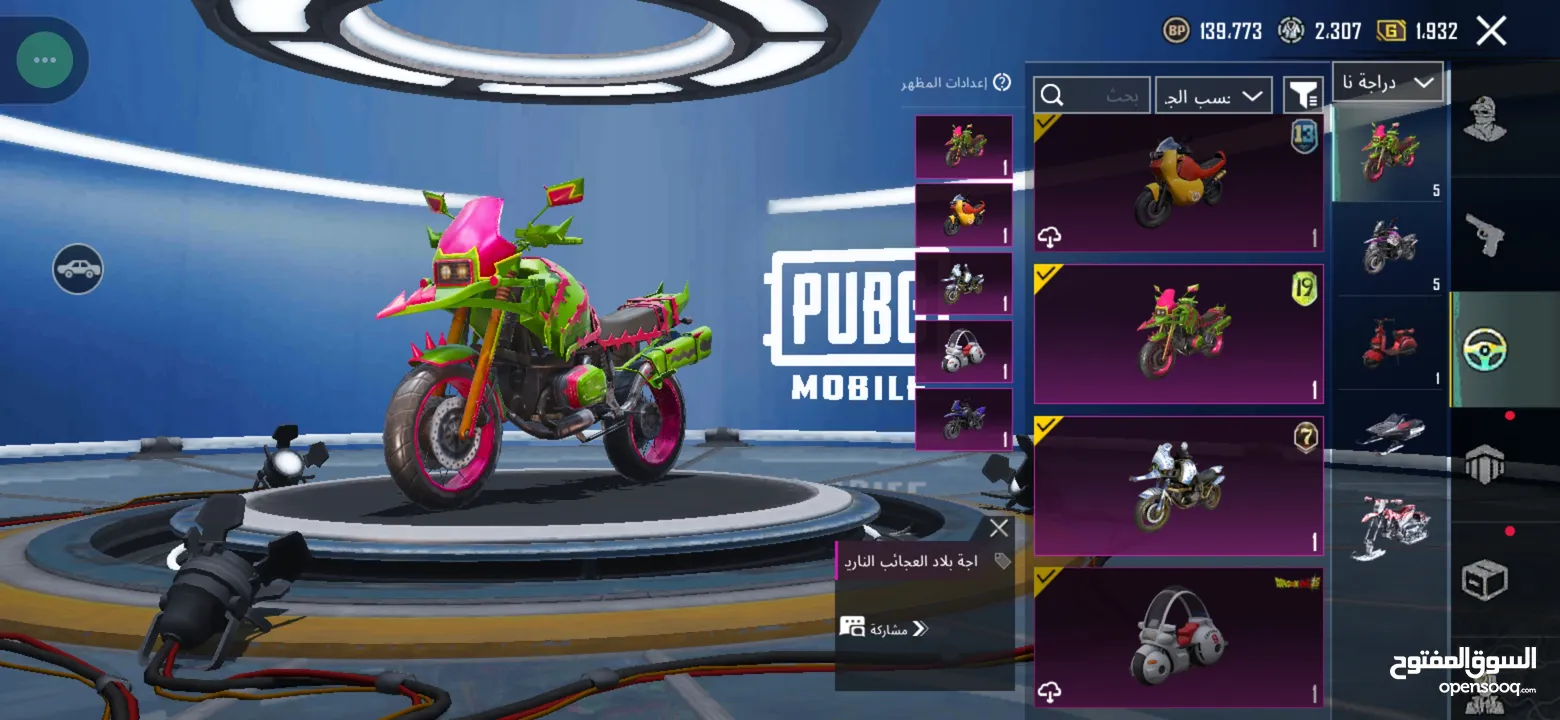Open the box crate tab
The height and width of the screenshot is (720, 1560).
click(1485, 579)
